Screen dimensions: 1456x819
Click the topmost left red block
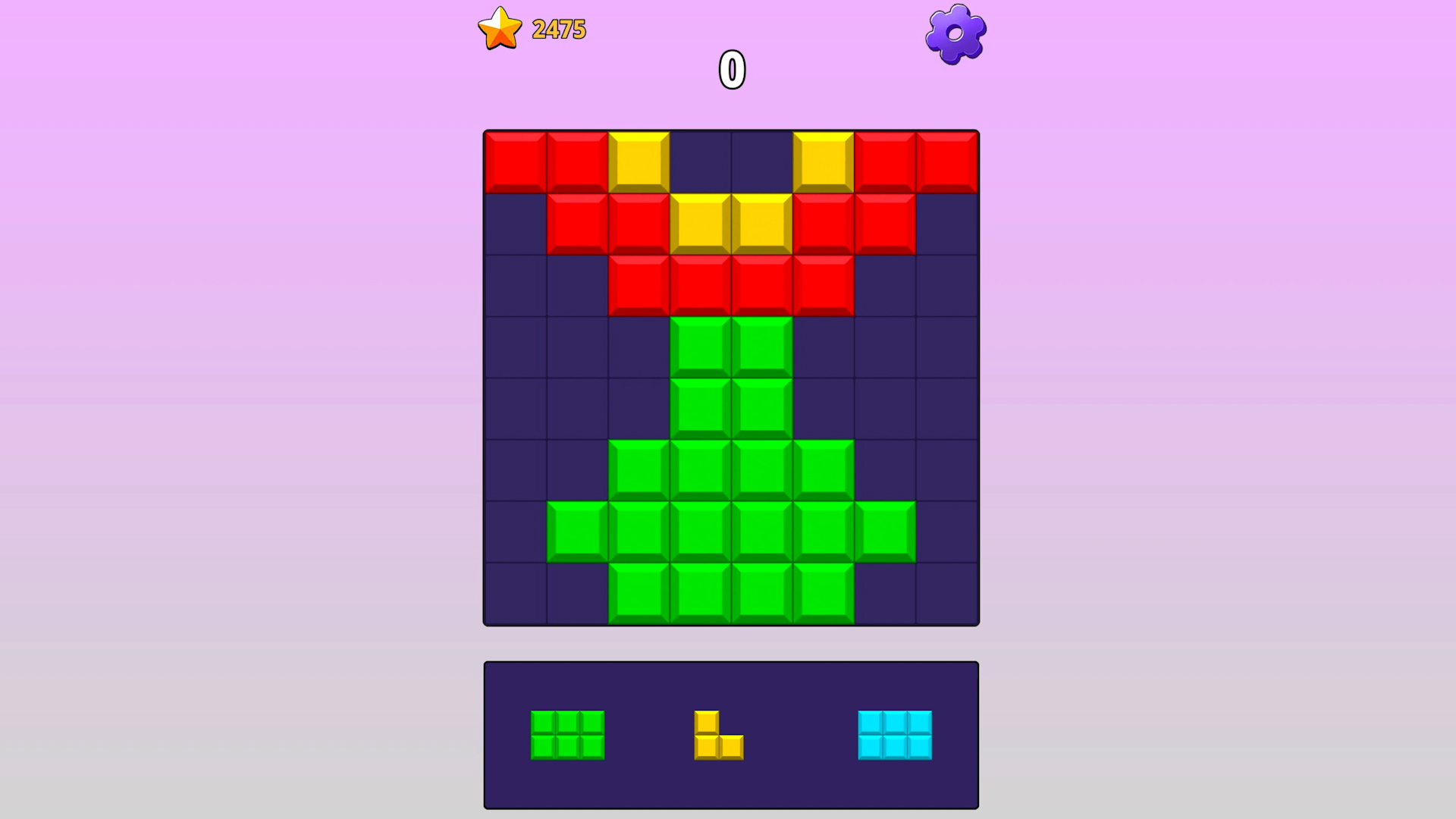(x=516, y=161)
